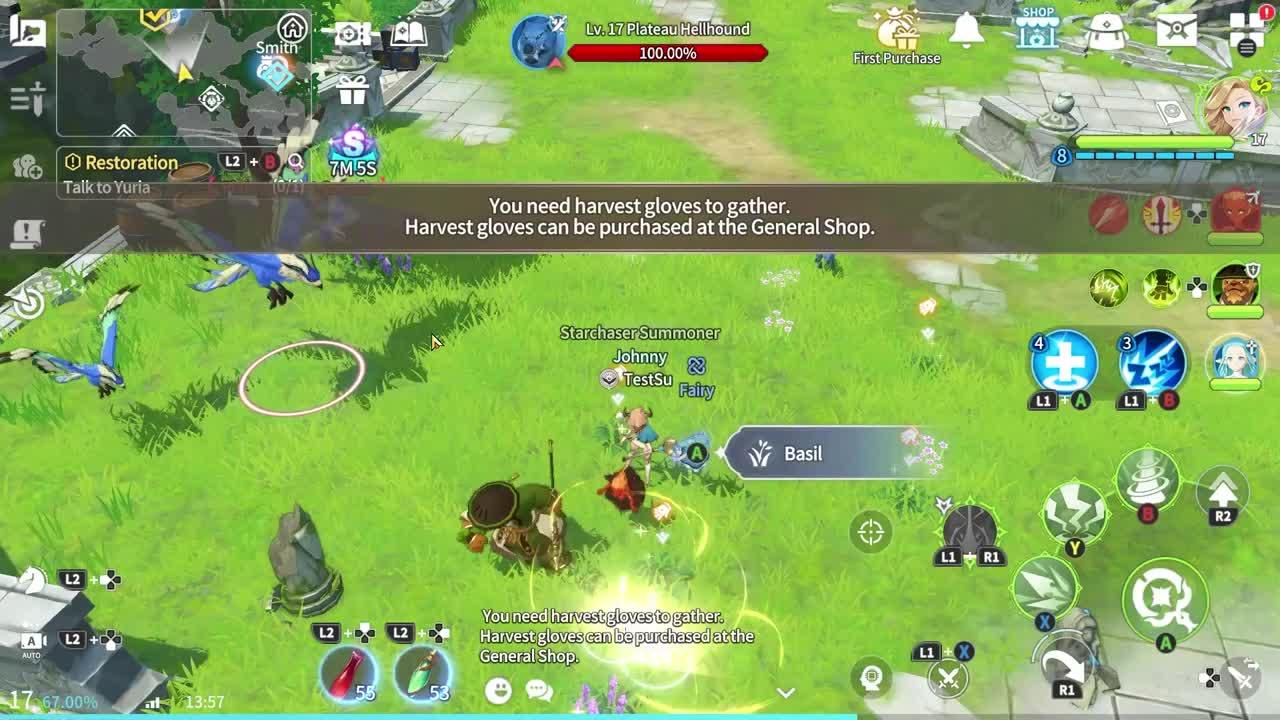The image size is (1280, 720).
Task: Open the main menu with the alert badge
Action: pos(1245,30)
